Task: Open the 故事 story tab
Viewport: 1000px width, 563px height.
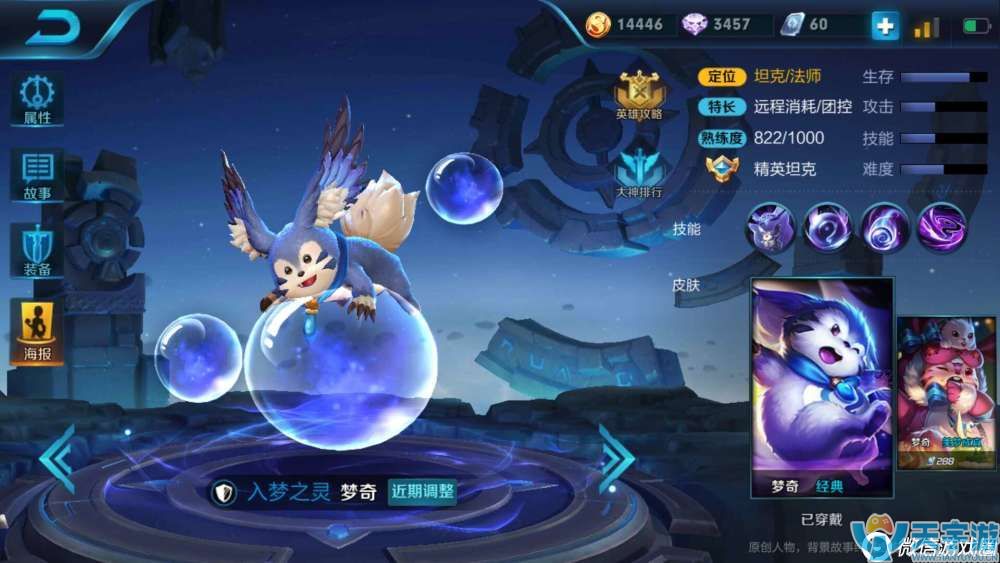Action: pyautogui.click(x=38, y=176)
